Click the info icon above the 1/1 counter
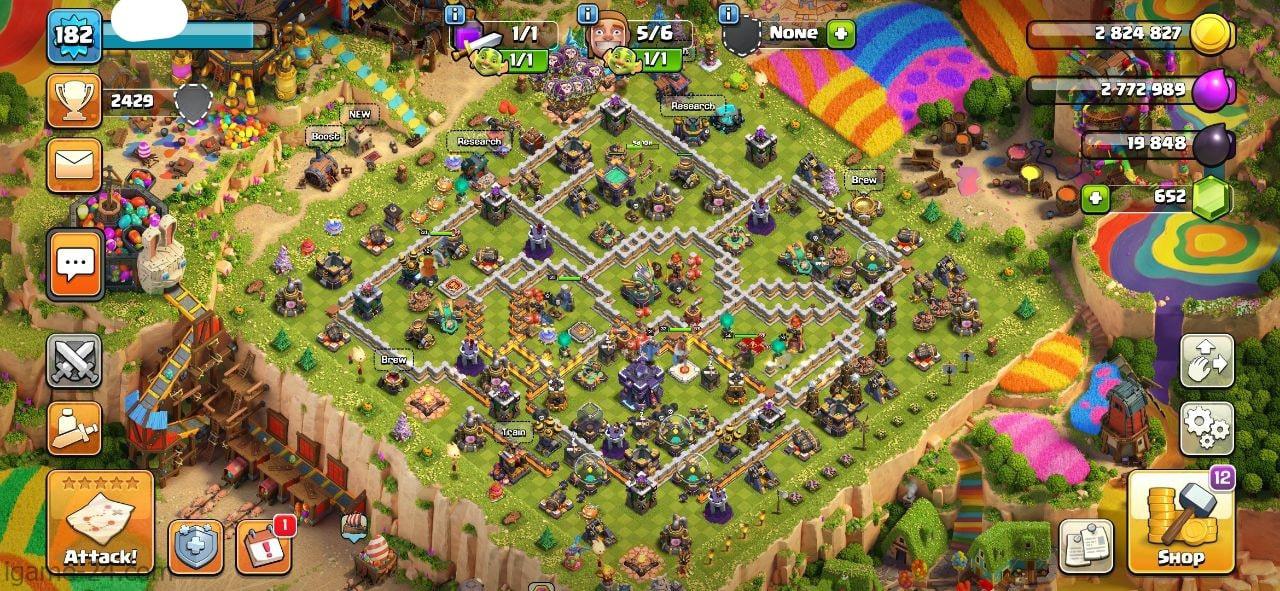Image resolution: width=1280 pixels, height=591 pixels. pos(455,14)
